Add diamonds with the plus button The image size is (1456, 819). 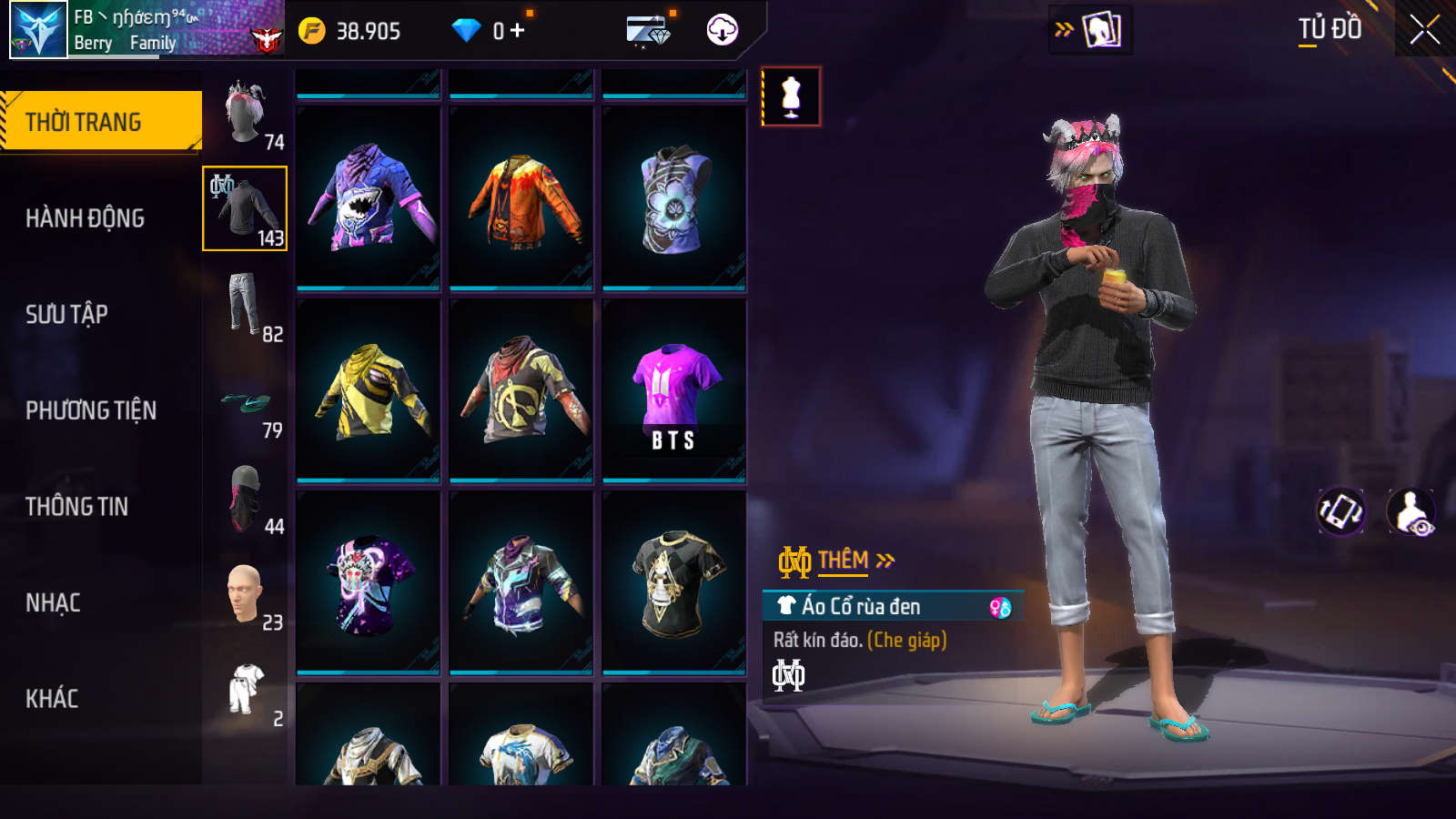[518, 31]
